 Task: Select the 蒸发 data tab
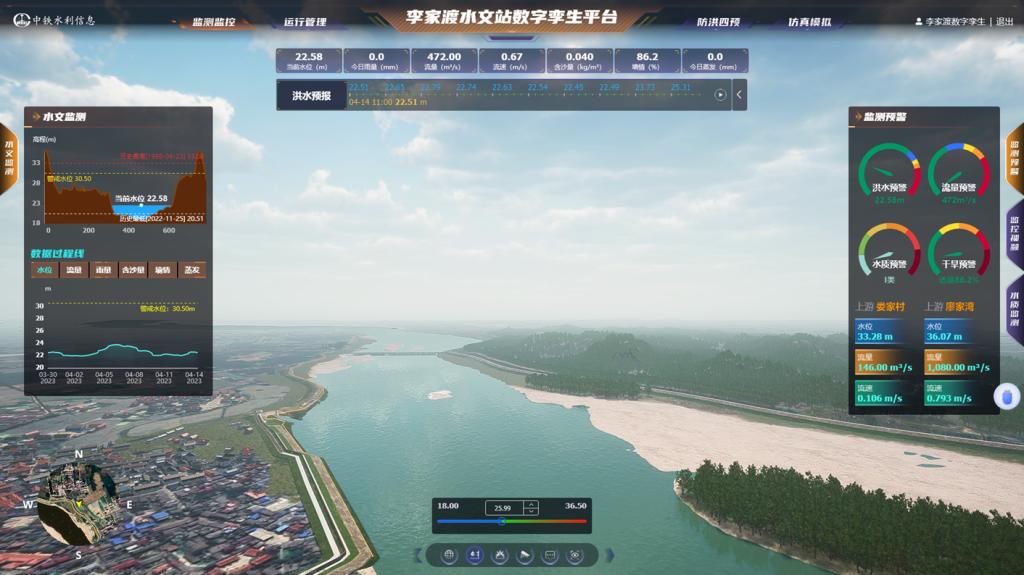click(x=192, y=270)
